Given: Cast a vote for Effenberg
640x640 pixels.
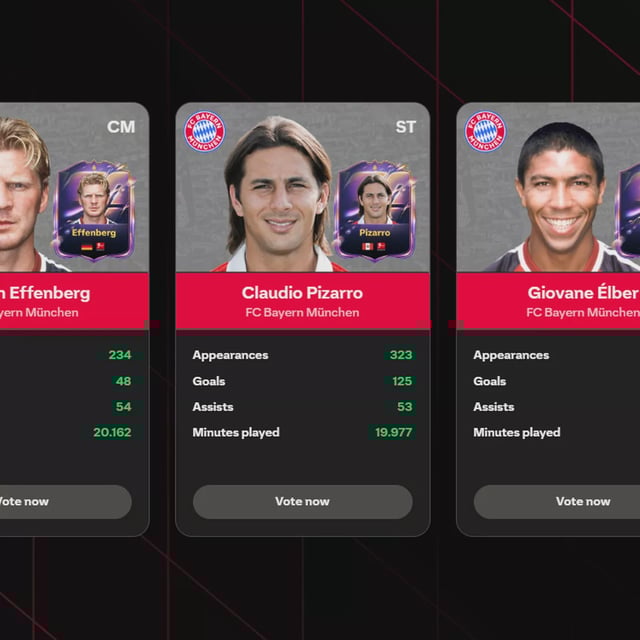Looking at the screenshot, I should [60, 502].
